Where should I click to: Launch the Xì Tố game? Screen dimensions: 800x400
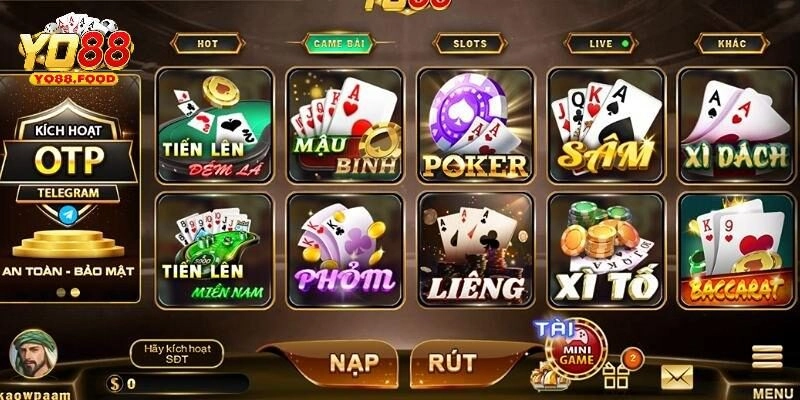coord(605,249)
